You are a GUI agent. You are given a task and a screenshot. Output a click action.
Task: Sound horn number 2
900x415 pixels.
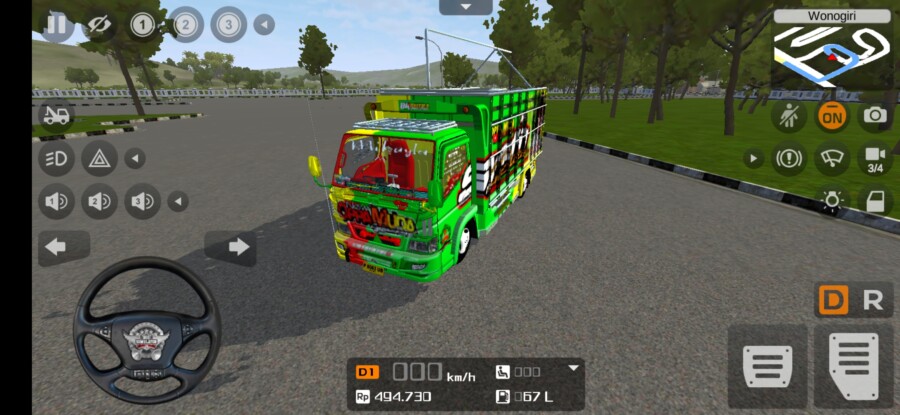(99, 202)
